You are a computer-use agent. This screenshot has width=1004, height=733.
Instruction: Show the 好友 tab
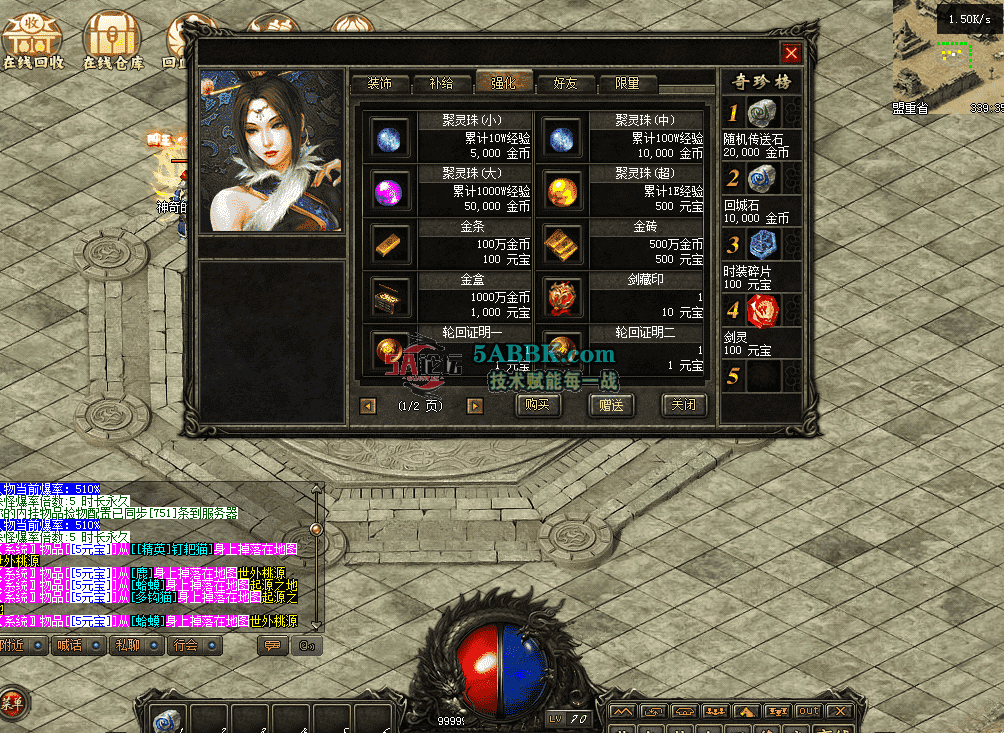click(x=565, y=84)
